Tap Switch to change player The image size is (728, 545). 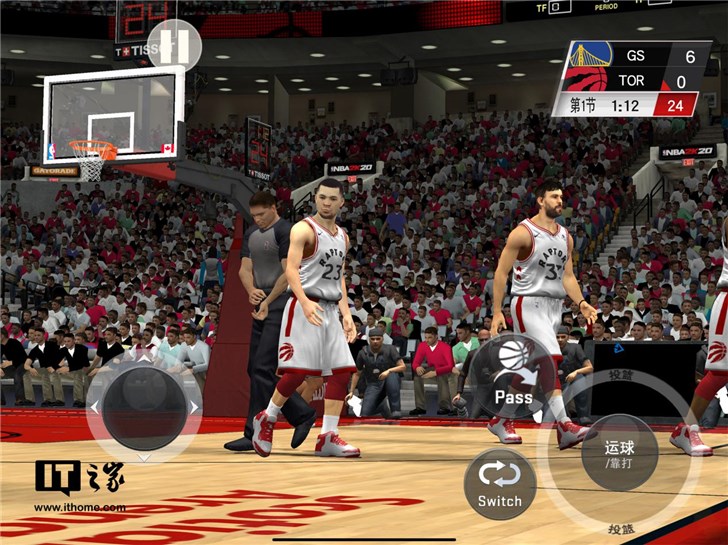(500, 483)
